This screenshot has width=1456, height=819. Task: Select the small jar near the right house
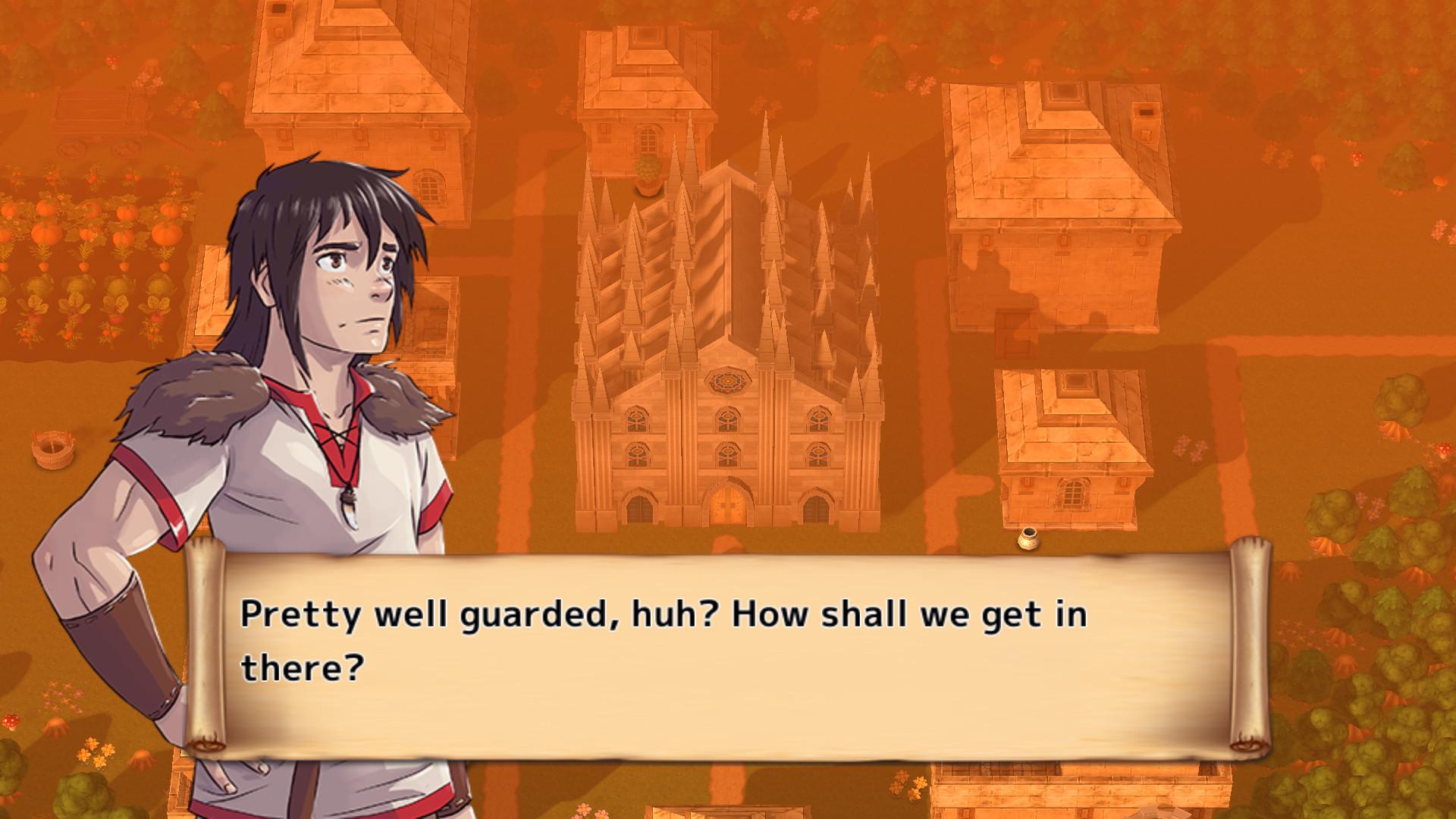(x=1029, y=537)
